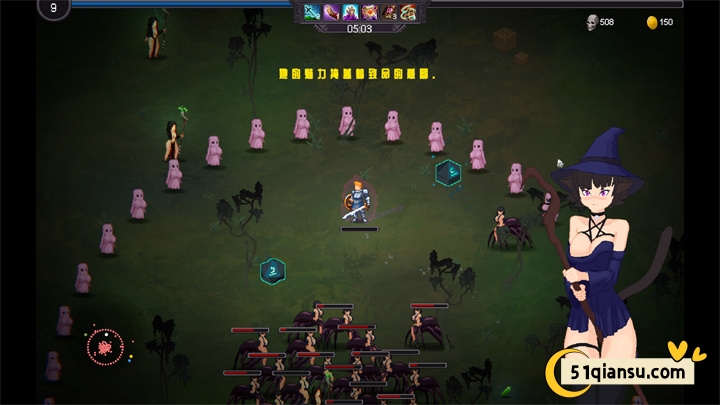Screen dimensions: 720x405
Task: Choose the orange burst skill icon
Action: (369, 12)
